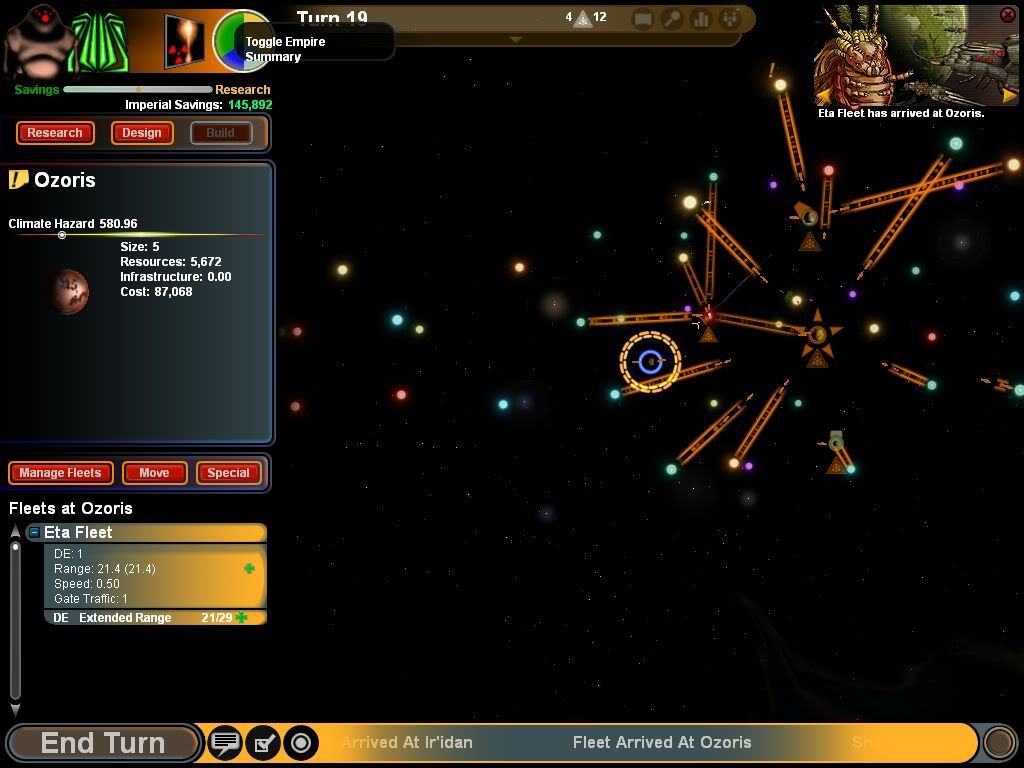Select the Move fleet command
1024x768 pixels.
(154, 473)
